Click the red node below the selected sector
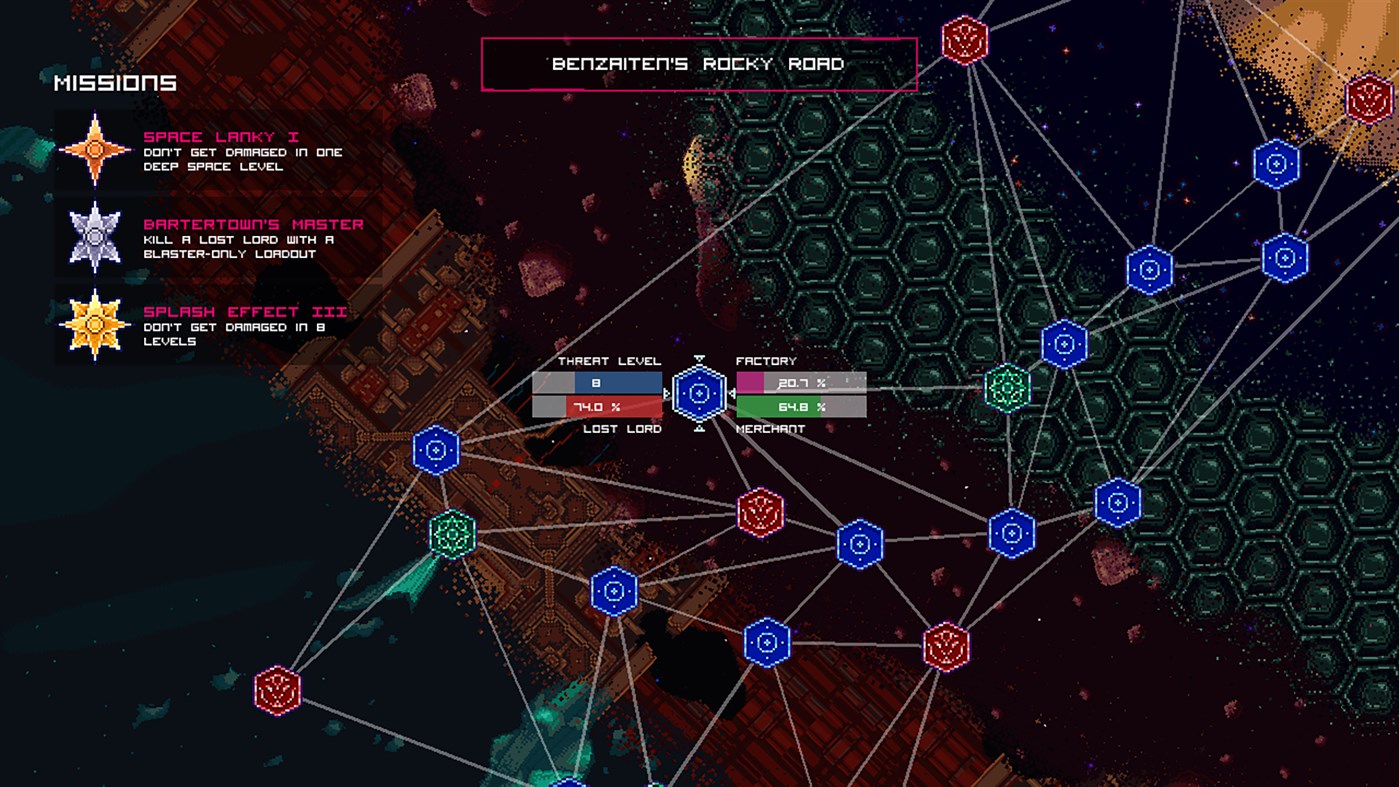This screenshot has height=787, width=1399. (760, 512)
